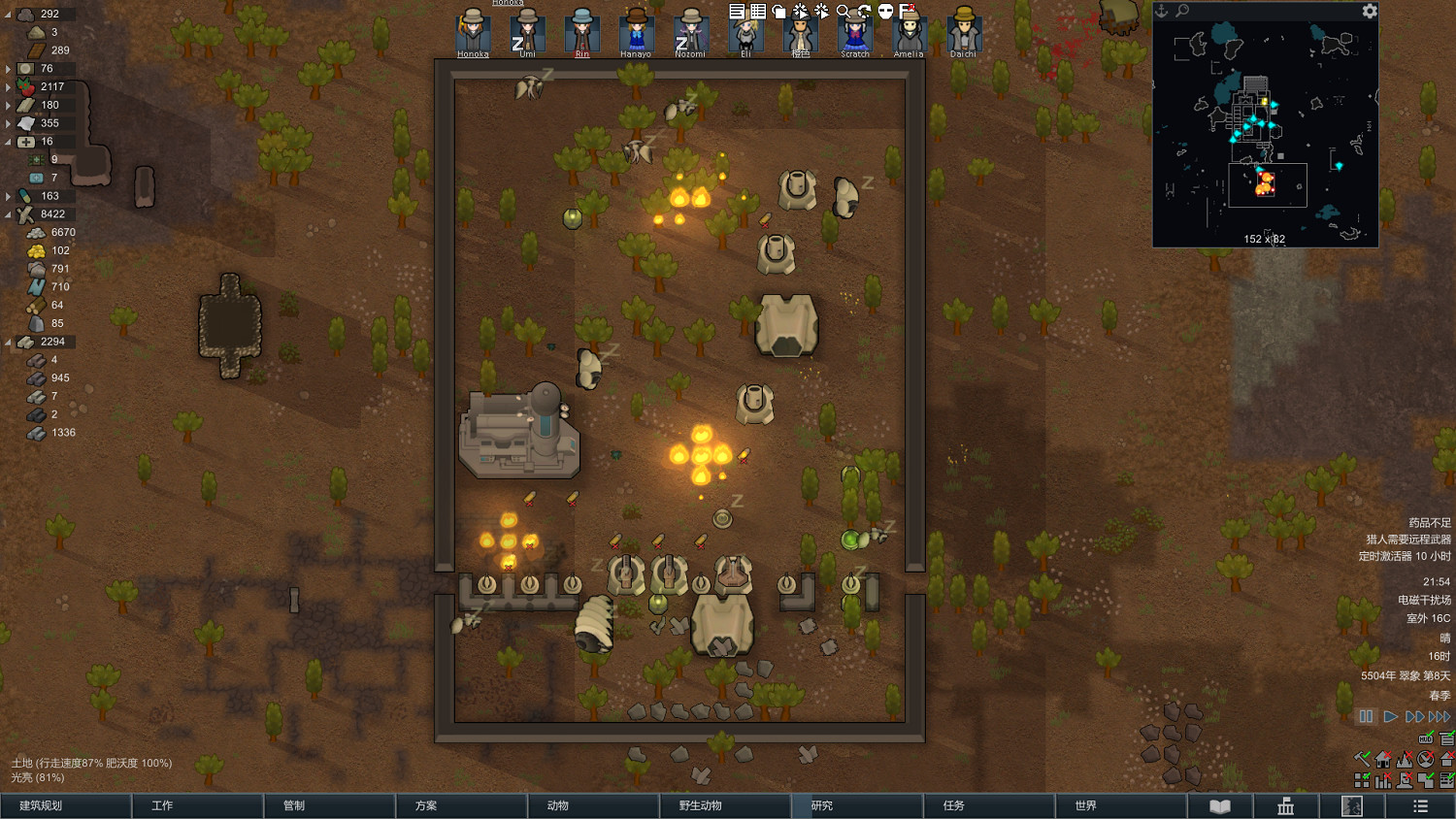Open the 药品不足 medicine shortage alert
This screenshot has height=819, width=1456.
click(x=1429, y=523)
